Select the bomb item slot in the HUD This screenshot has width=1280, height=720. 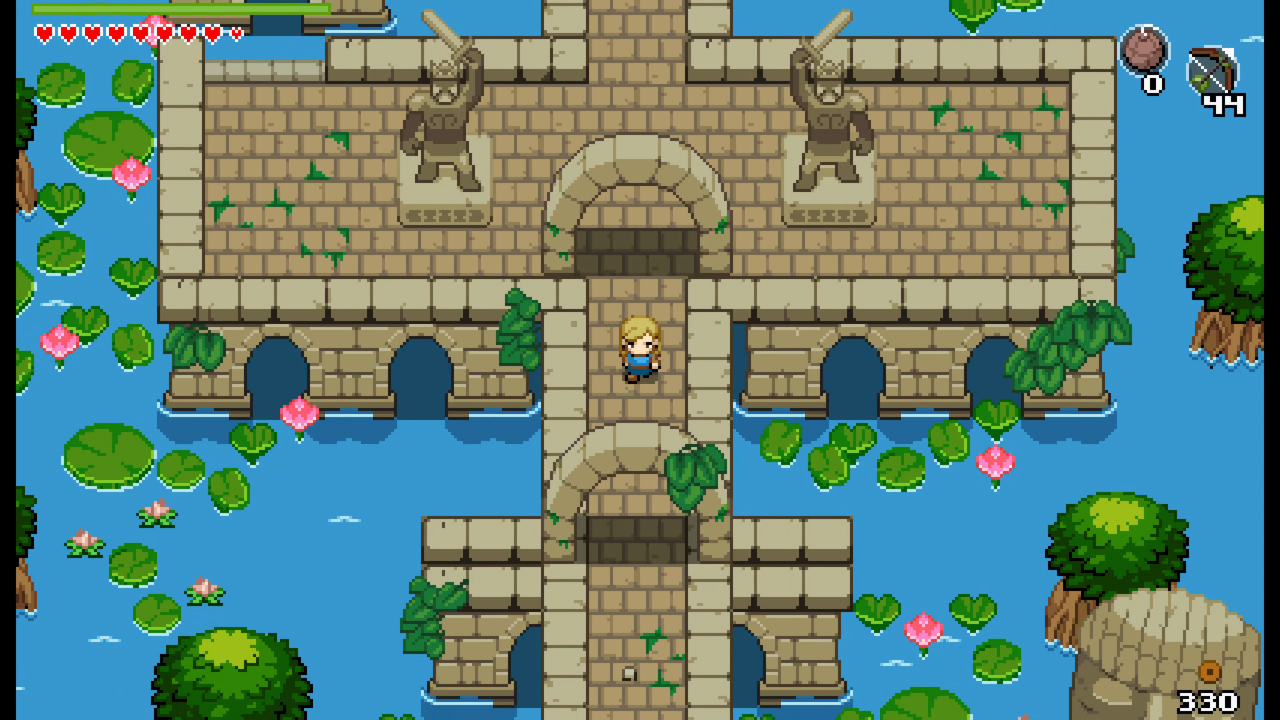click(x=1144, y=50)
